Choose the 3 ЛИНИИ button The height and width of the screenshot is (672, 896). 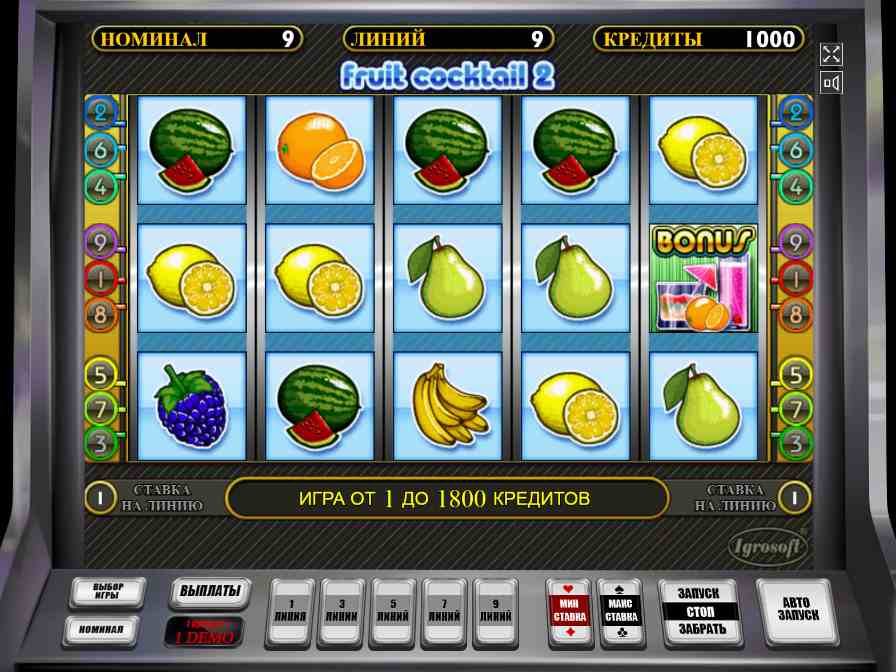(343, 612)
